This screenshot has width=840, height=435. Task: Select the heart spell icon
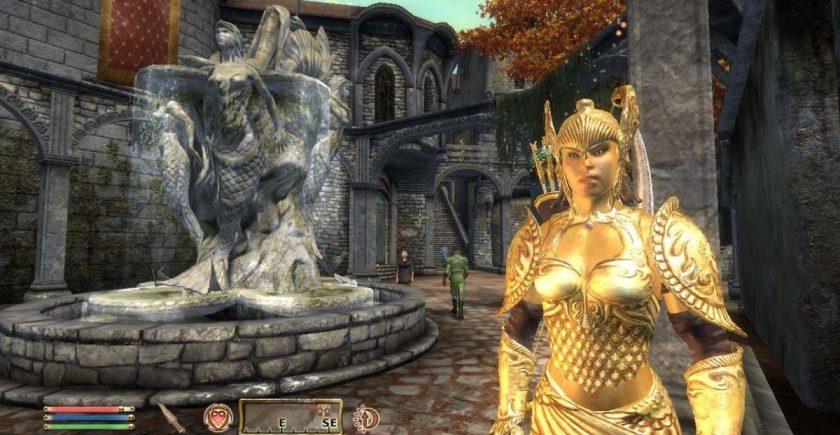tap(217, 417)
